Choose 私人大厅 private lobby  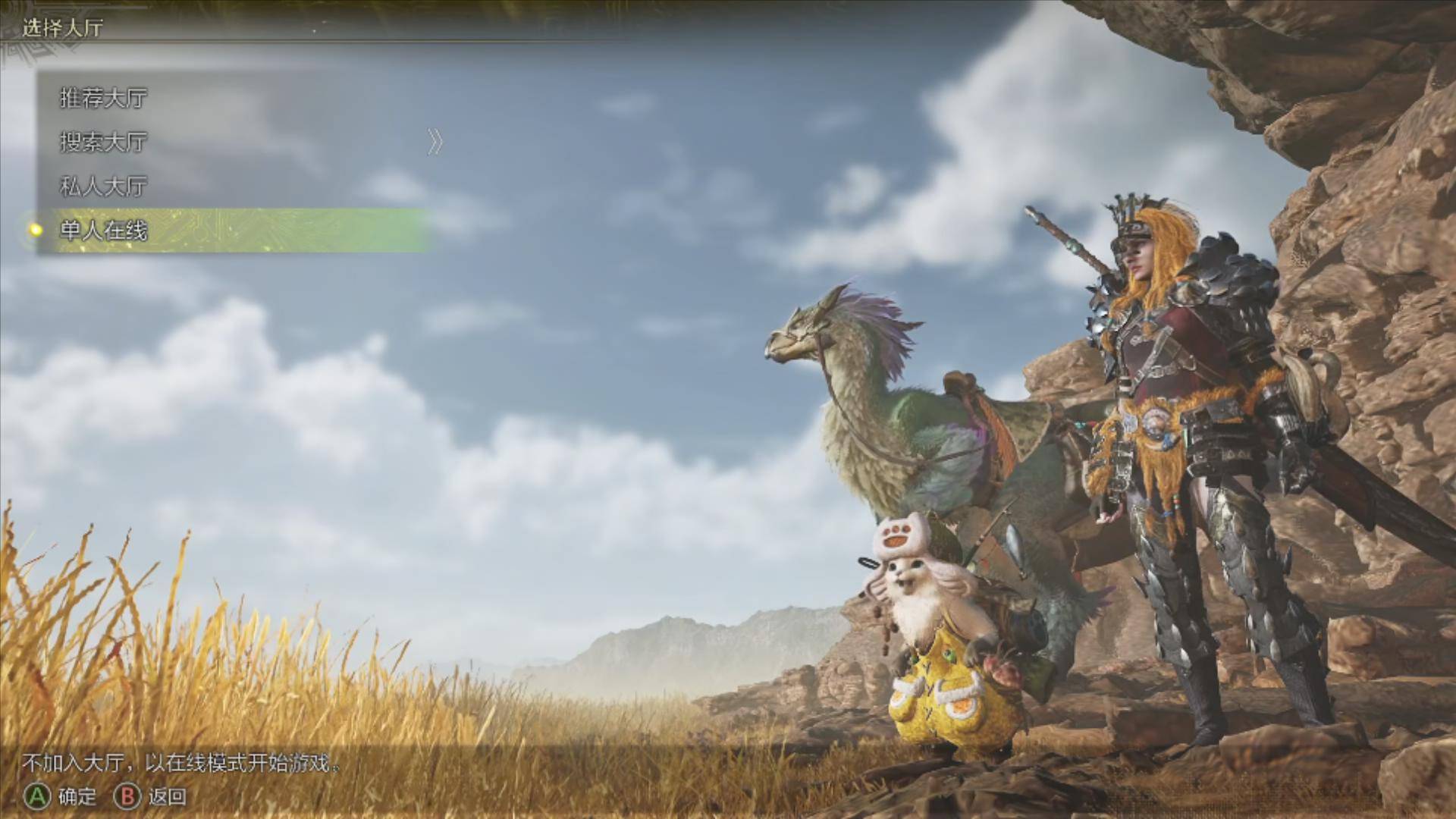point(103,186)
